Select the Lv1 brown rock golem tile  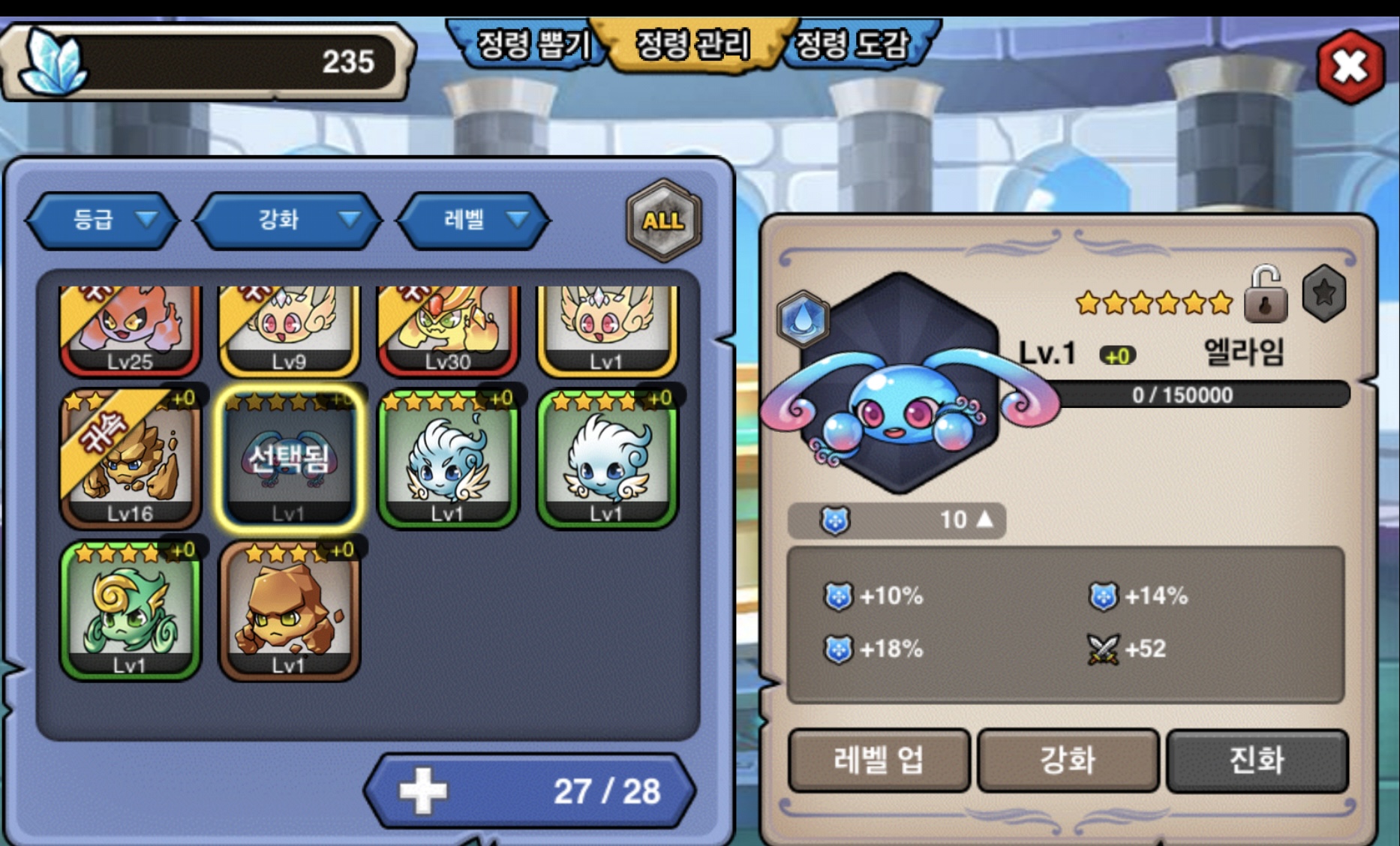[x=290, y=610]
